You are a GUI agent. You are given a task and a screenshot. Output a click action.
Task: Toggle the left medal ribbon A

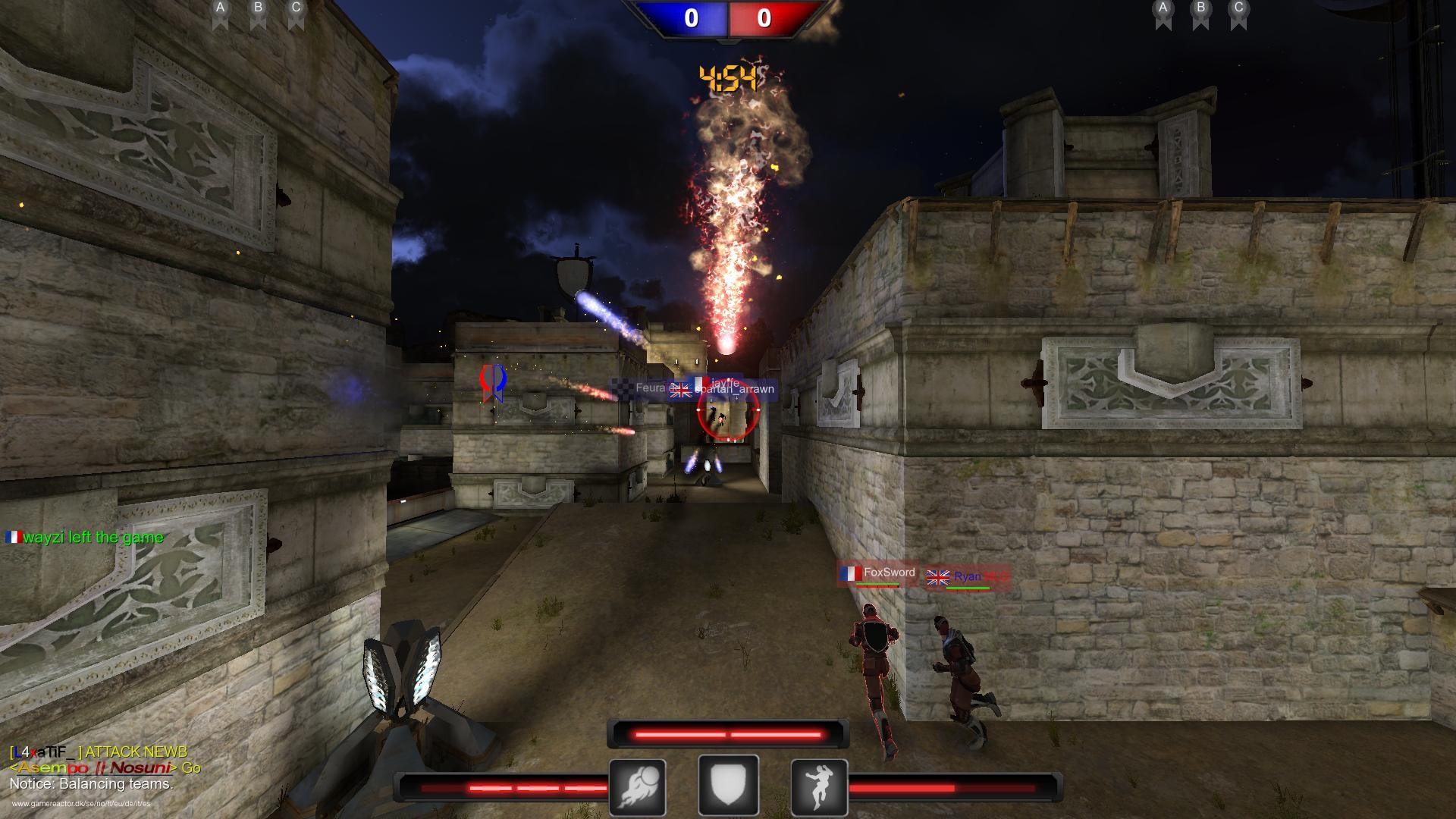tap(220, 11)
